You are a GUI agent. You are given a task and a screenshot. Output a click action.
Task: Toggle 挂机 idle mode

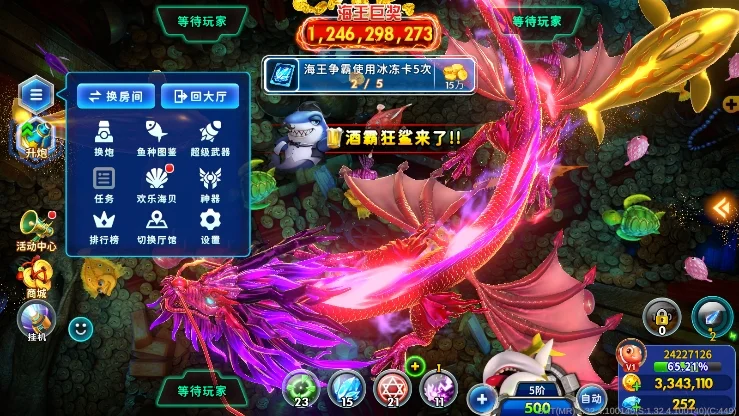35,320
